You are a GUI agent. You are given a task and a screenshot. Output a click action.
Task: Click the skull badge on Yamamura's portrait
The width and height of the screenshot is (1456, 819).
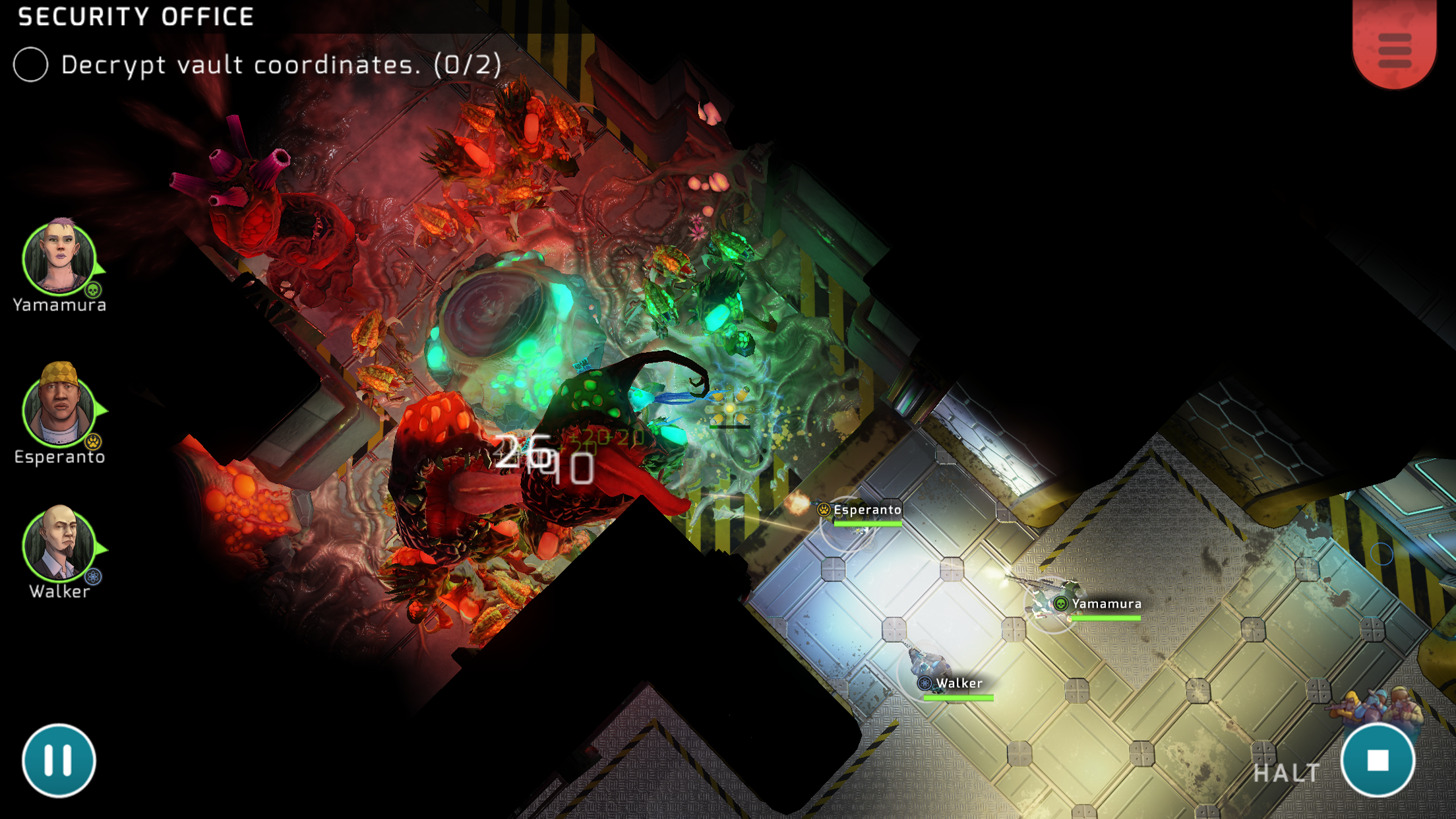[x=93, y=289]
